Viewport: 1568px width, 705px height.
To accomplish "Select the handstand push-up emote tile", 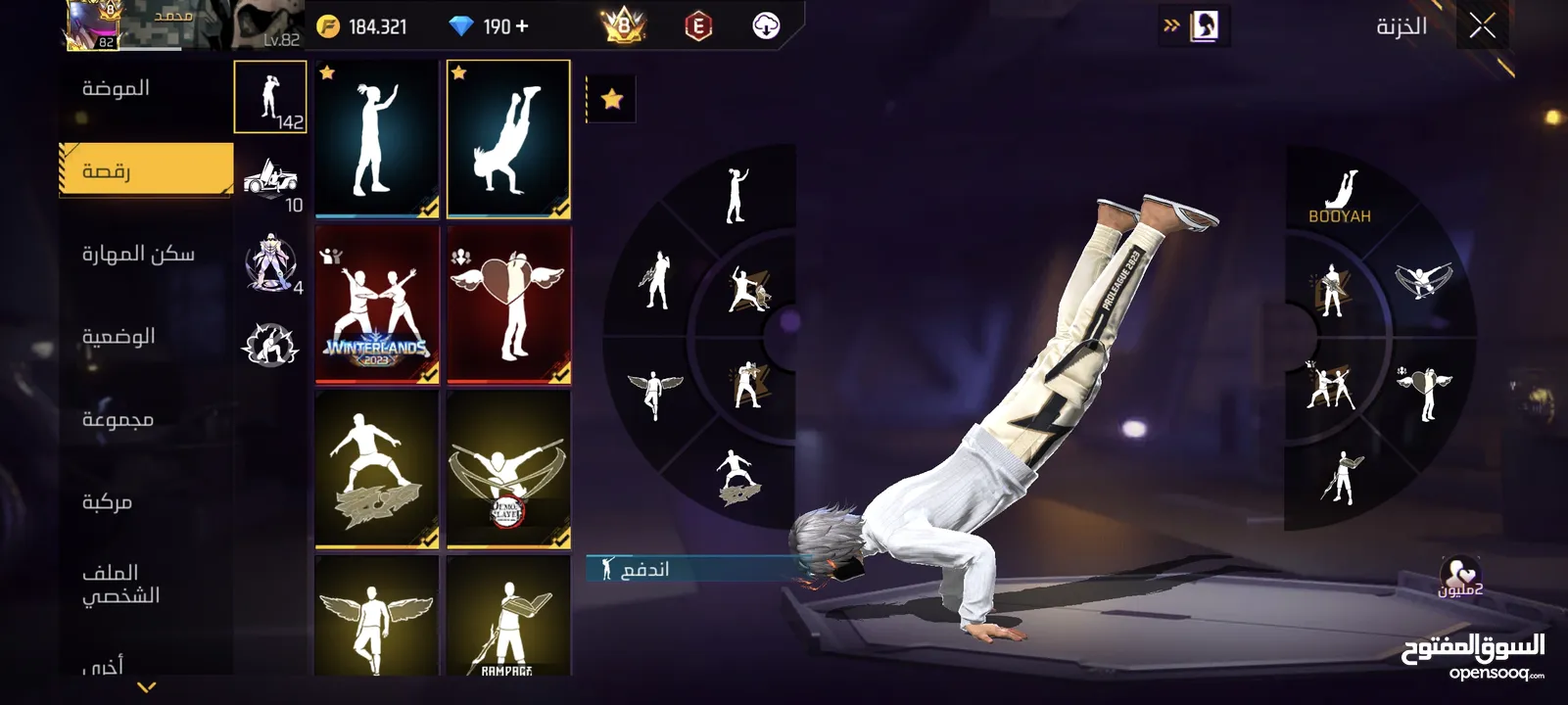I will click(508, 138).
